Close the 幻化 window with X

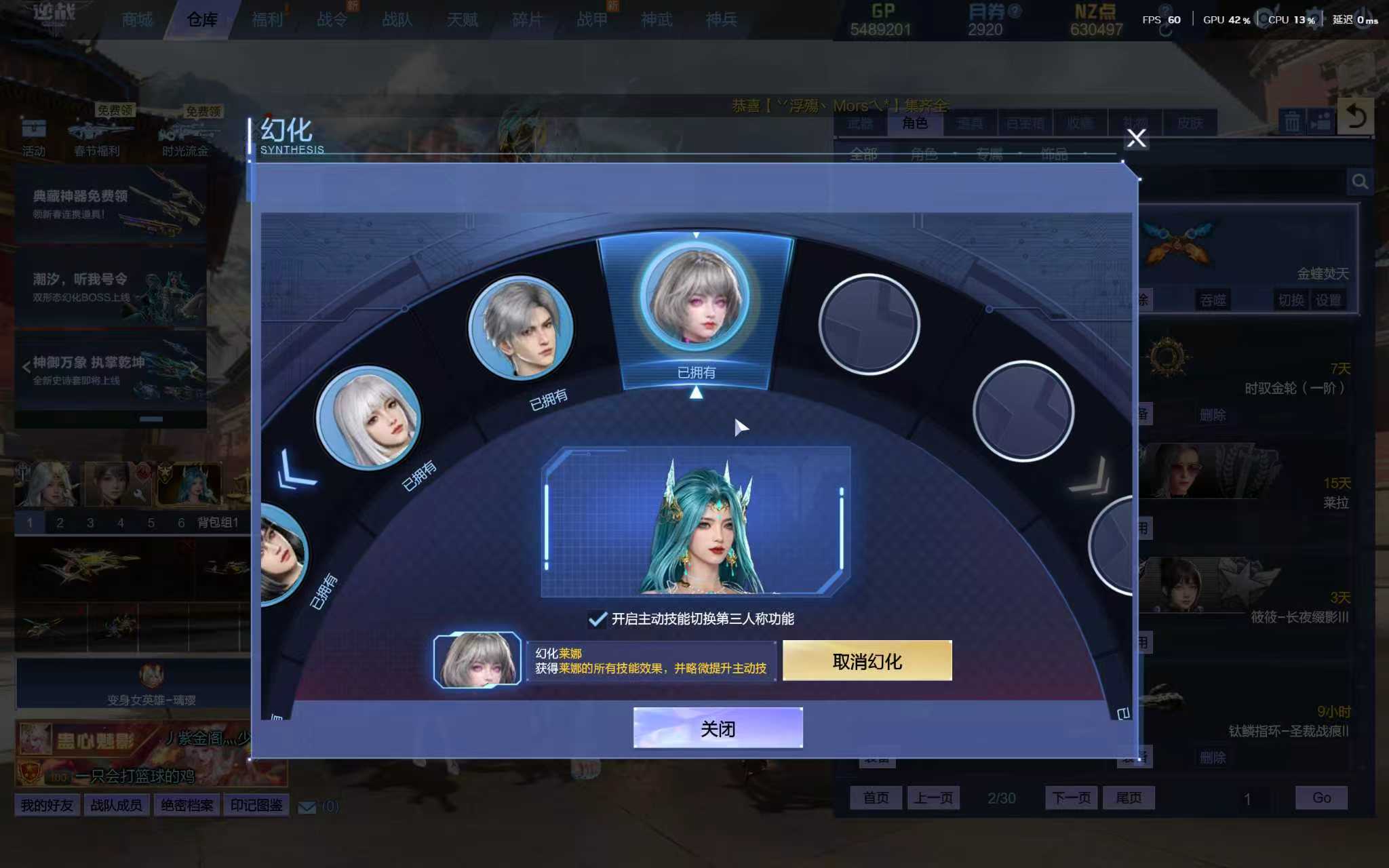(1136, 138)
